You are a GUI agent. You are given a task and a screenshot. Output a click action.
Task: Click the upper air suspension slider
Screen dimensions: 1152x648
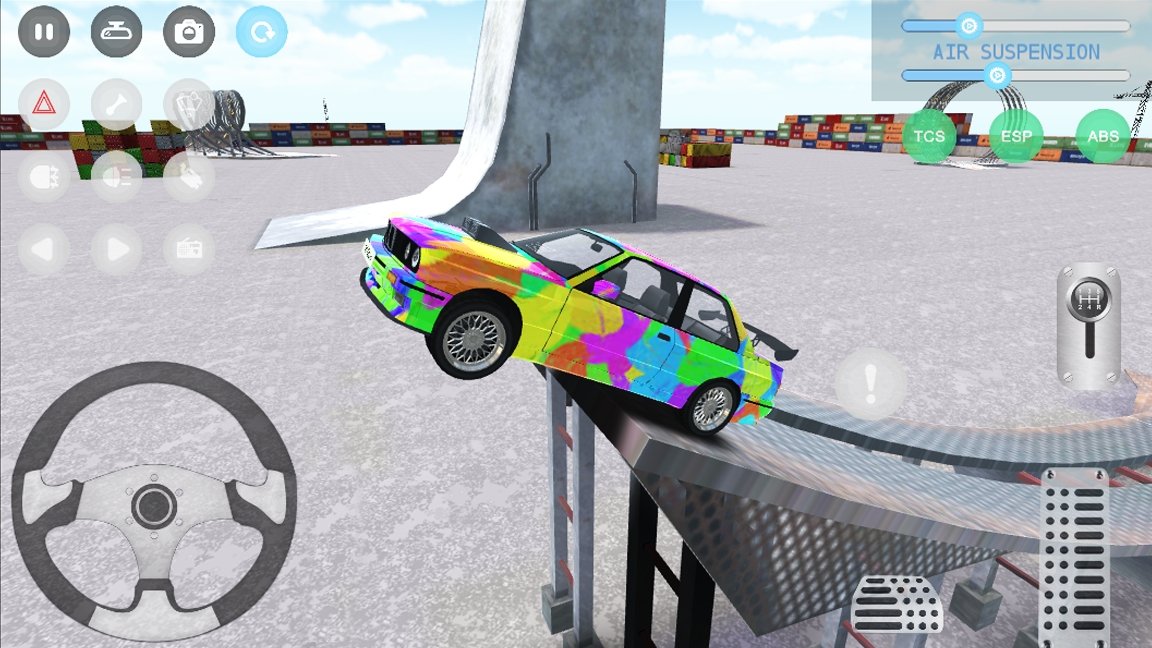(968, 26)
